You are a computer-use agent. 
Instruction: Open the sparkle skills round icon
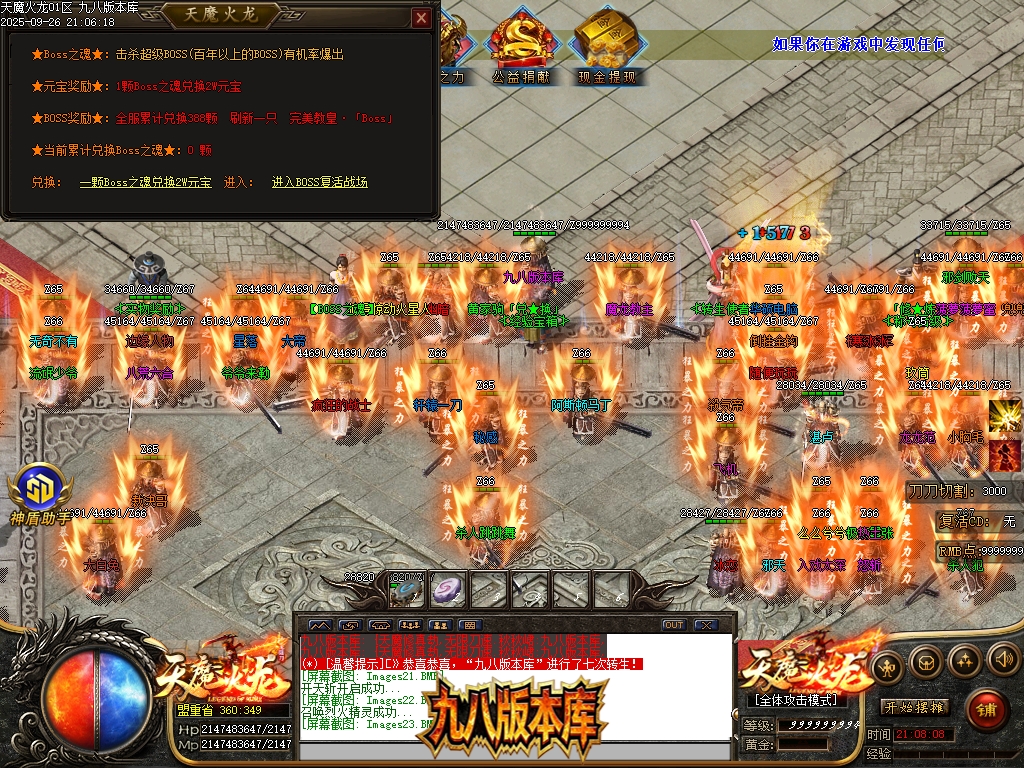click(x=964, y=659)
